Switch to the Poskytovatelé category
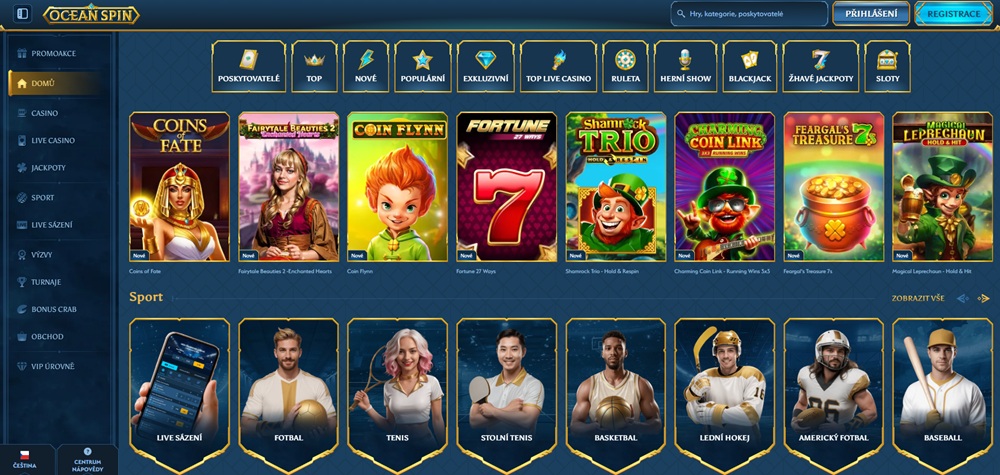 pyautogui.click(x=249, y=67)
